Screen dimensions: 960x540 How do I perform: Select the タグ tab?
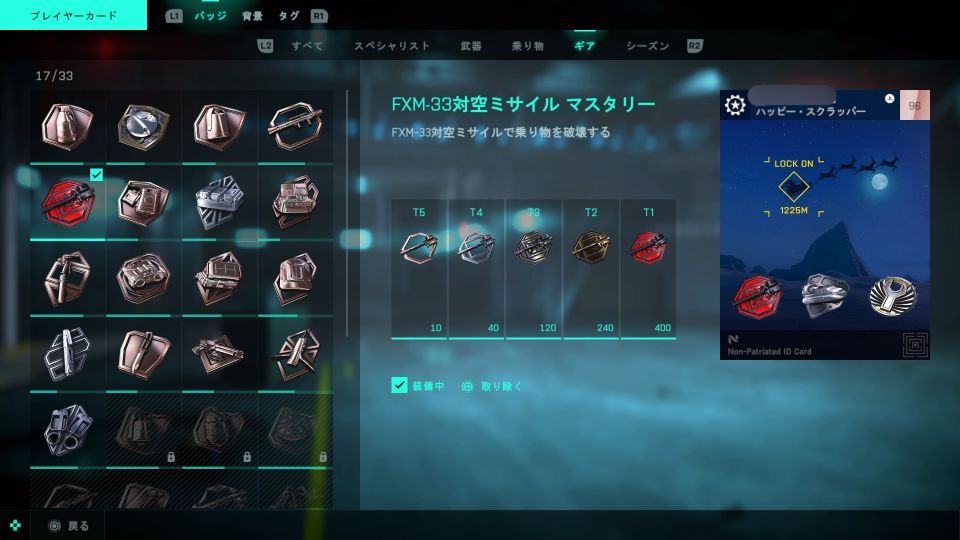tap(289, 16)
